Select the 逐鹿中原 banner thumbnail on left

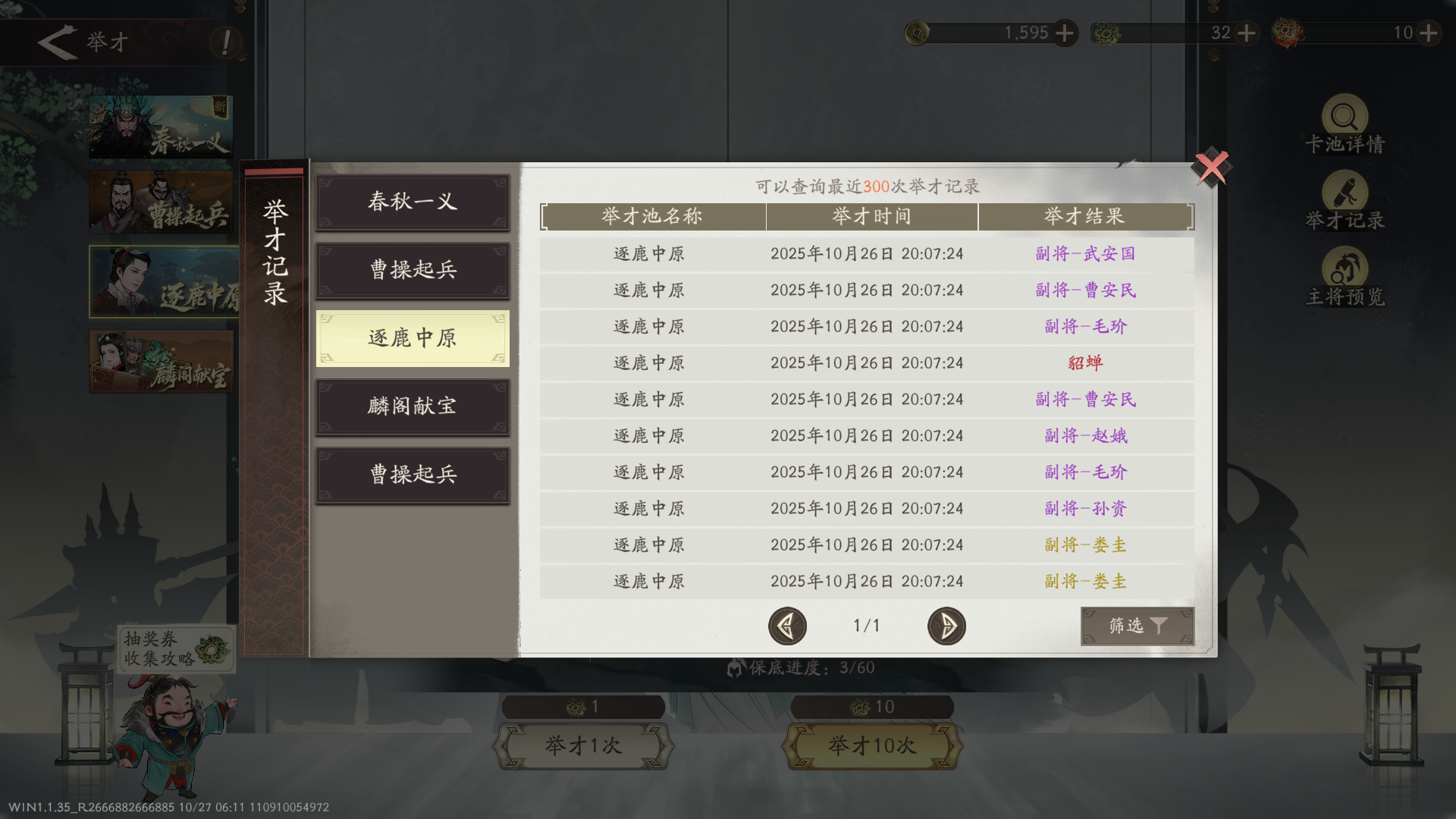pyautogui.click(x=163, y=281)
